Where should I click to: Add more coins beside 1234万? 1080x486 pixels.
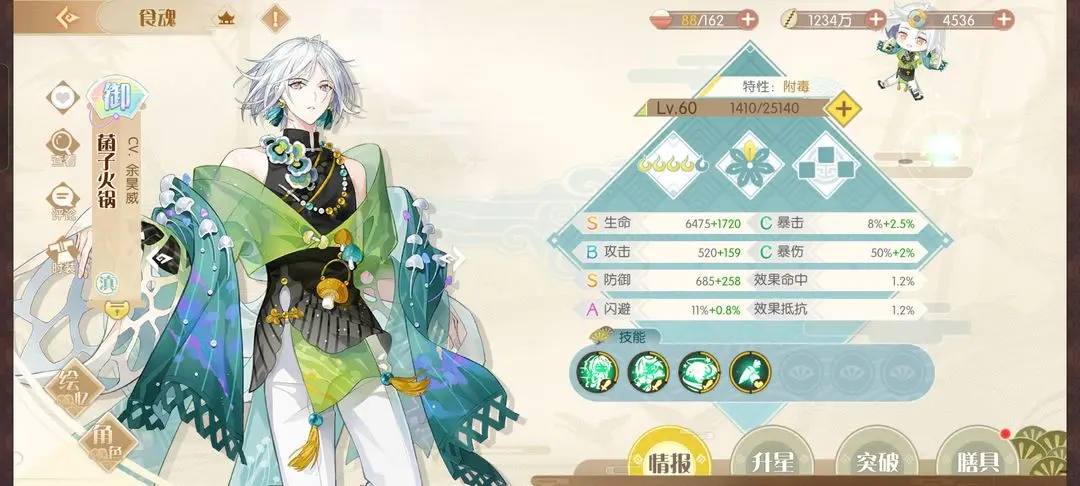(874, 18)
